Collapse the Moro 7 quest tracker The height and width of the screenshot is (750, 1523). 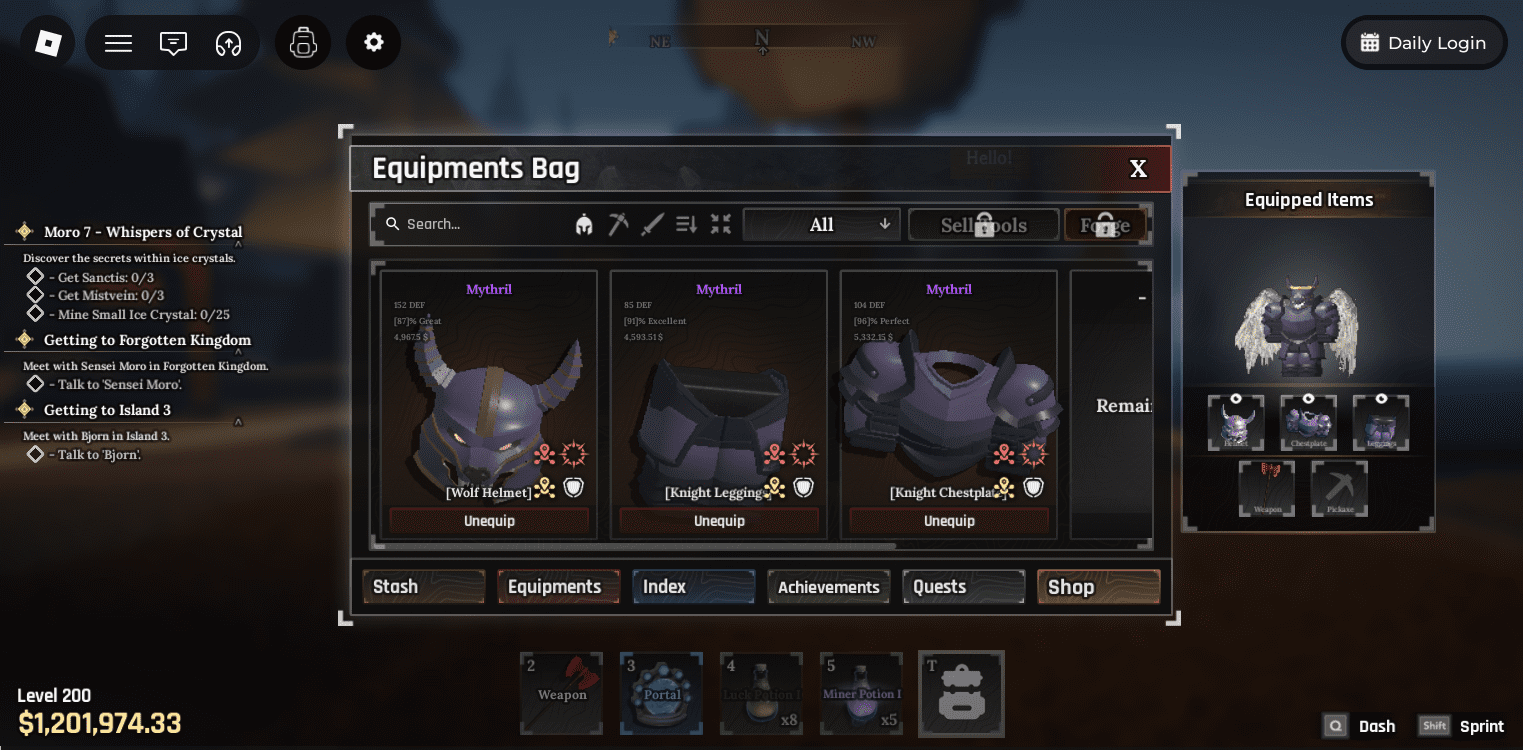pyautogui.click(x=238, y=243)
